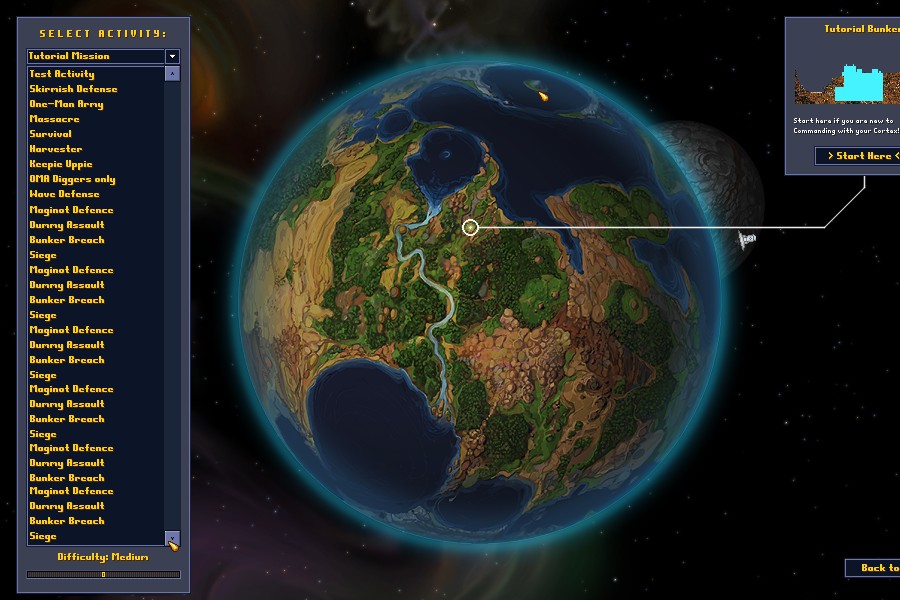Viewport: 900px width, 600px height.
Task: Click the Difficulty slider track
Action: 103,574
